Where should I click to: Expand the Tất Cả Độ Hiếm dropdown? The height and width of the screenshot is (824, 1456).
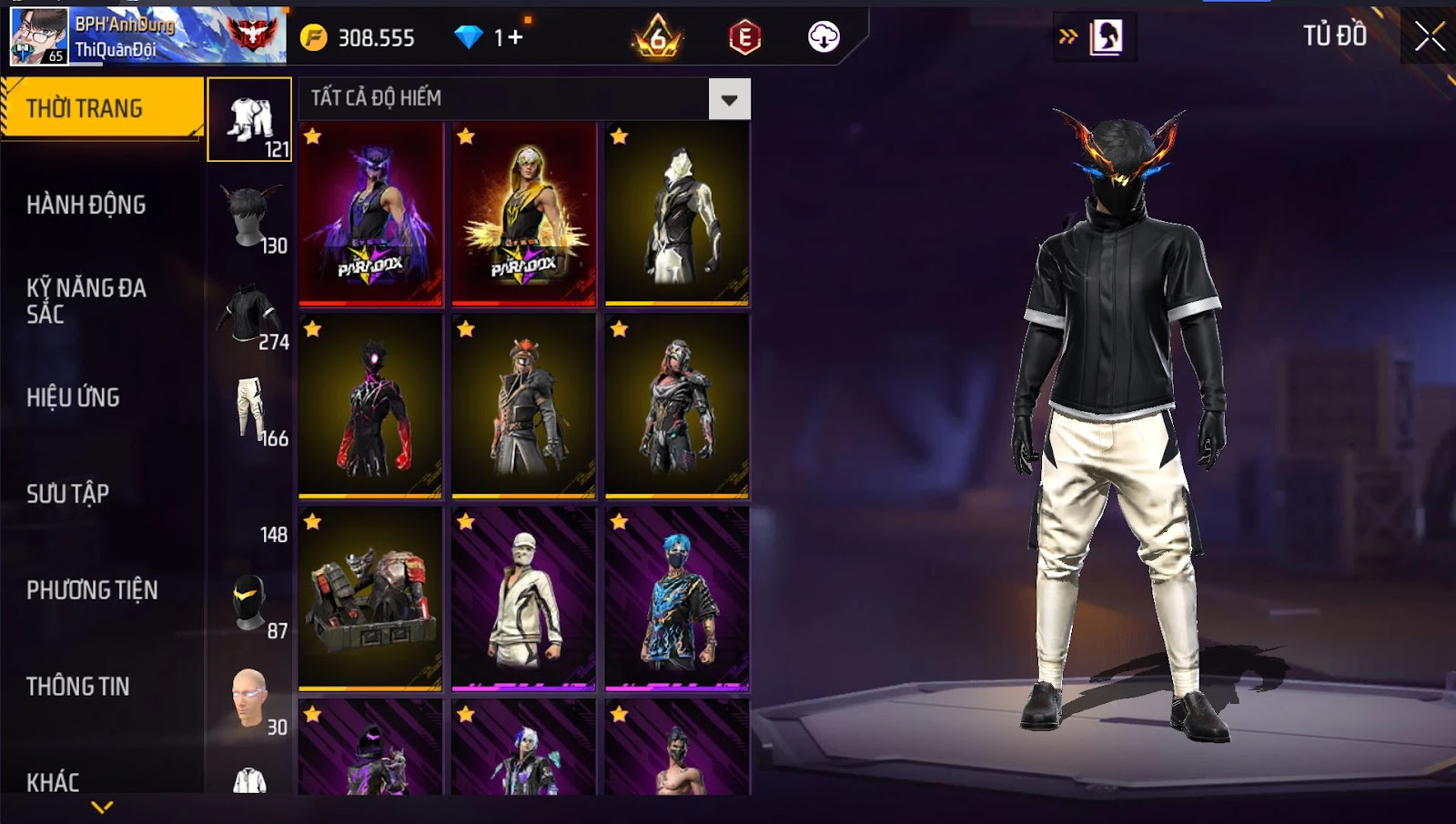point(729,99)
